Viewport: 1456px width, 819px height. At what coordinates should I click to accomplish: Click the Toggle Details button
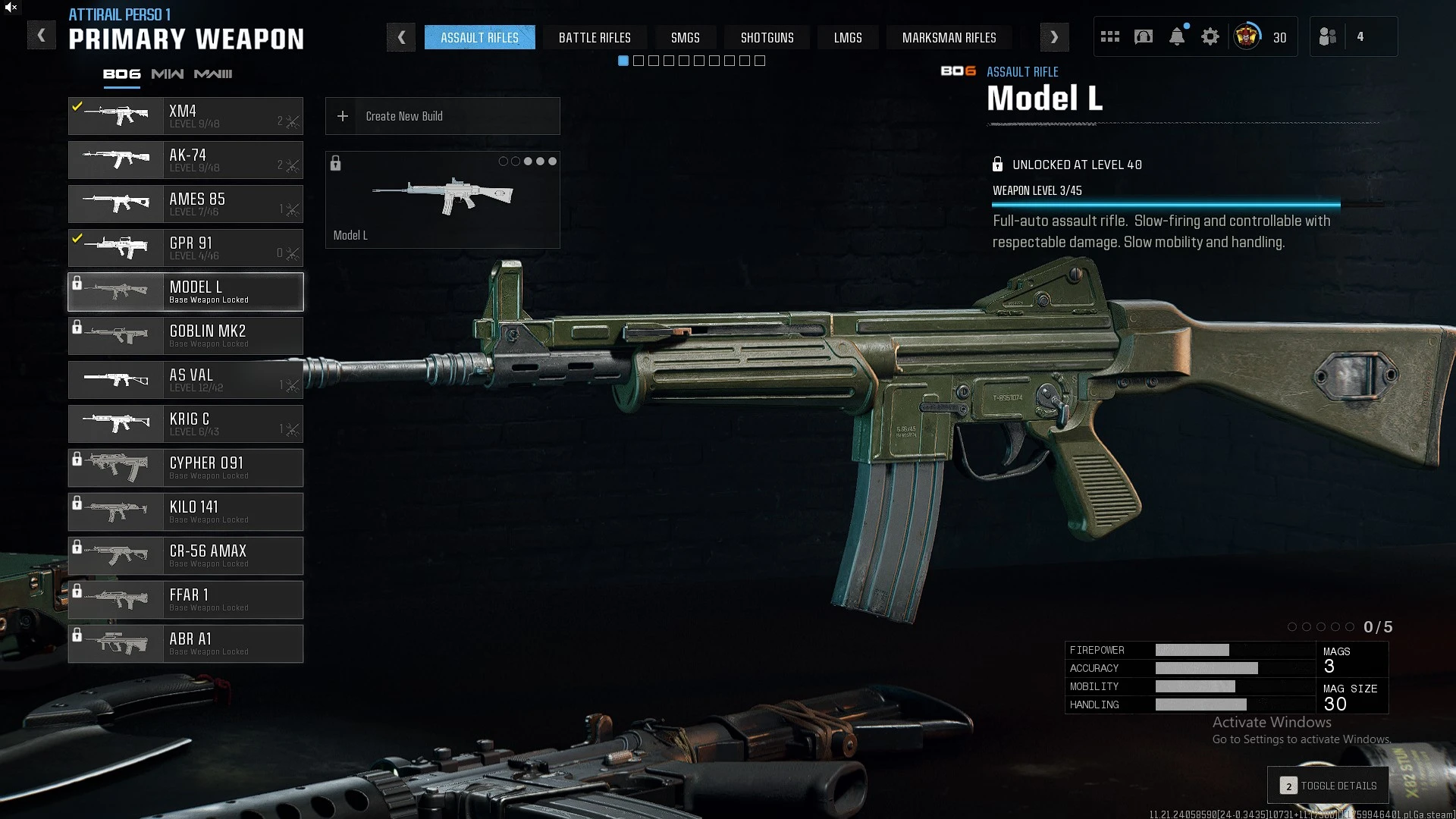1328,786
